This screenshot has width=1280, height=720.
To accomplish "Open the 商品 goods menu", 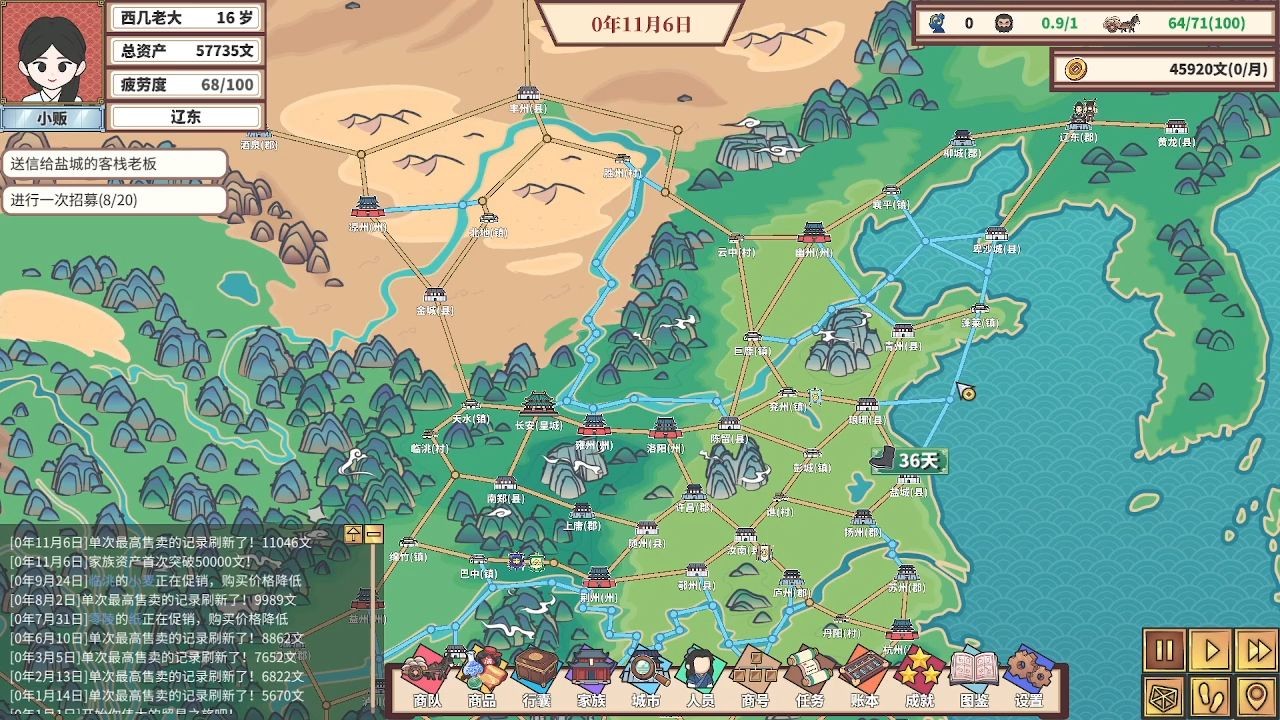I will tap(482, 677).
